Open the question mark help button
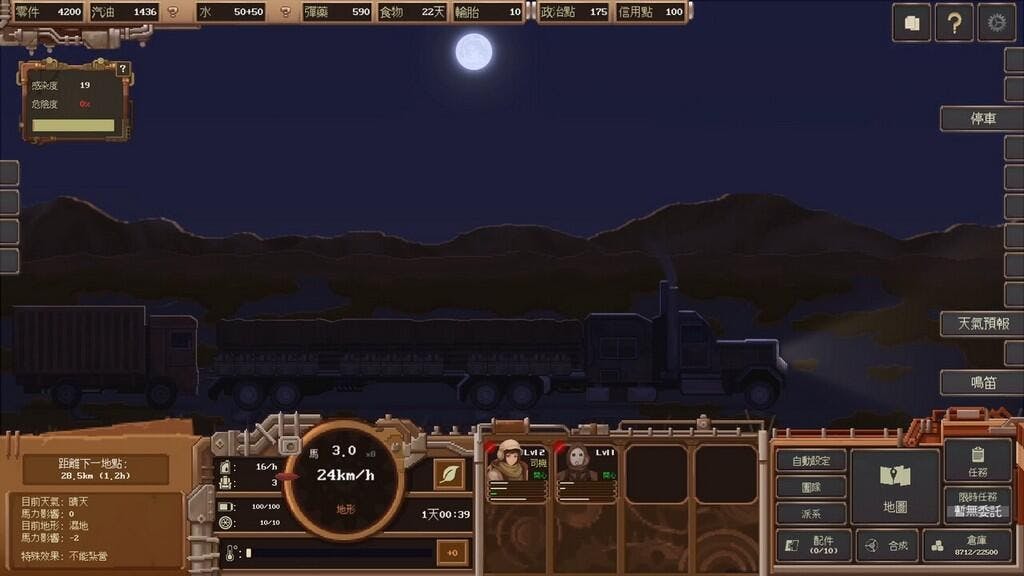 954,22
